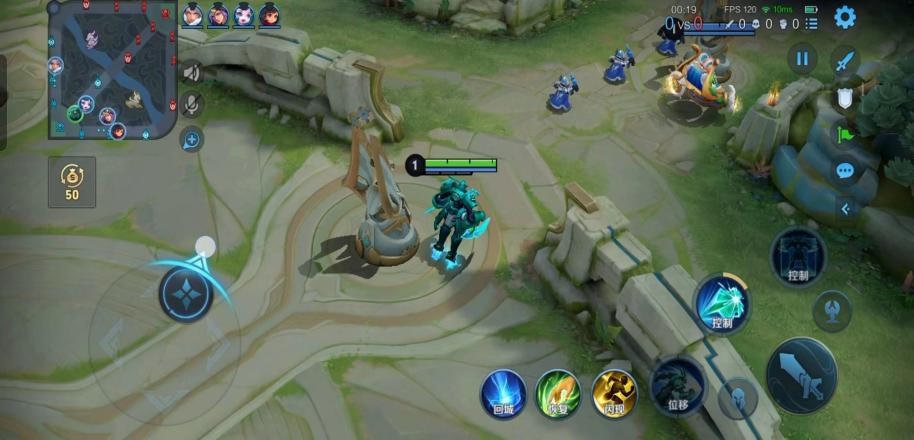Screen dimensions: 914x440
Task: Collapse the signal panel with the arrow
Action: click(845, 209)
